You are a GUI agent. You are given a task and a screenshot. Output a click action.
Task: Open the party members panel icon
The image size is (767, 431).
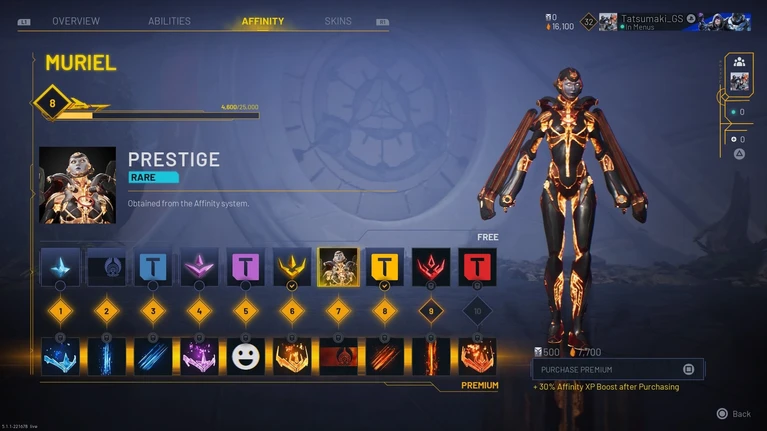pyautogui.click(x=739, y=62)
